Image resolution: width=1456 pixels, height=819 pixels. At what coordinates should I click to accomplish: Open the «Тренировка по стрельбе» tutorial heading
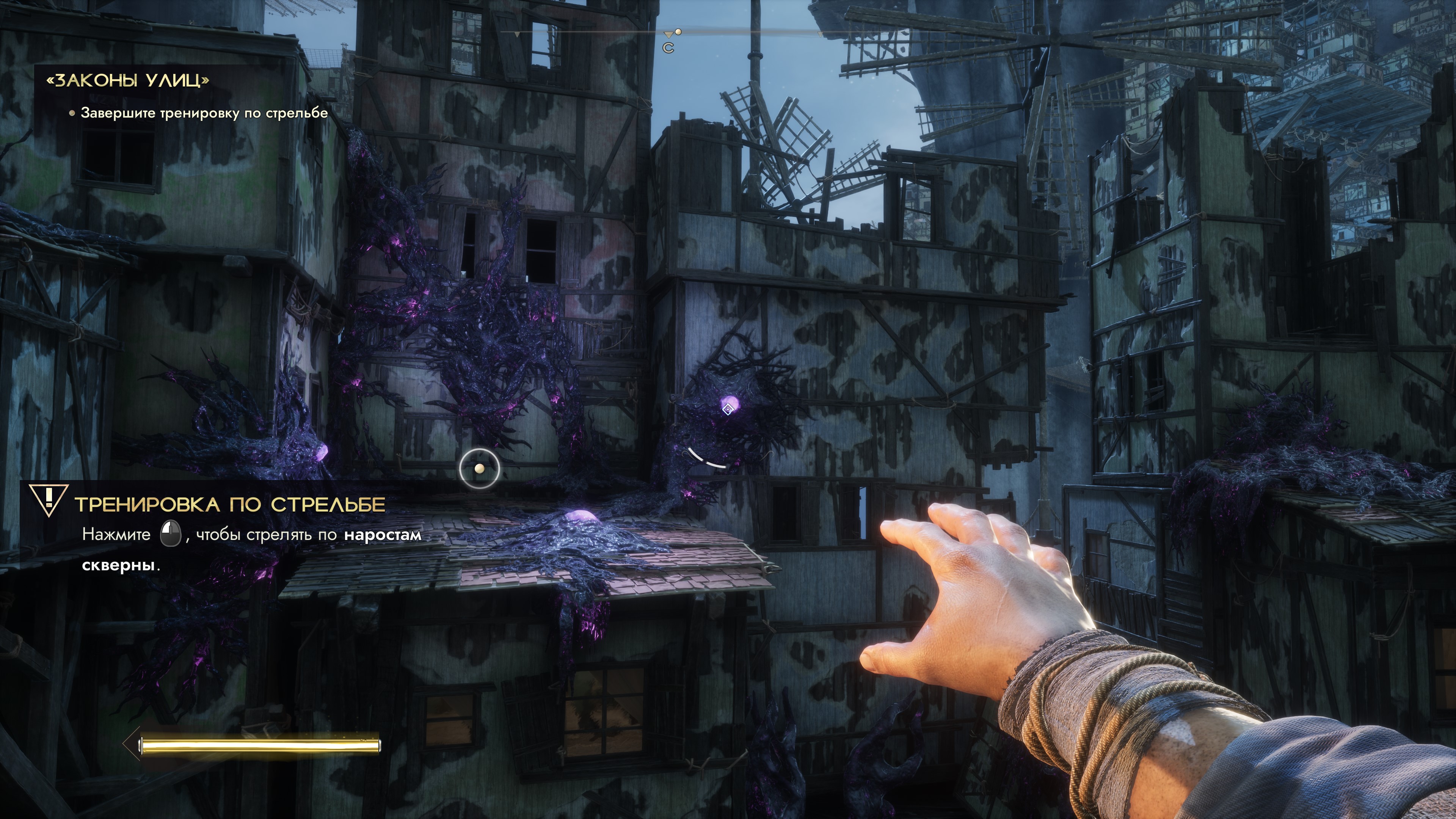click(x=230, y=504)
